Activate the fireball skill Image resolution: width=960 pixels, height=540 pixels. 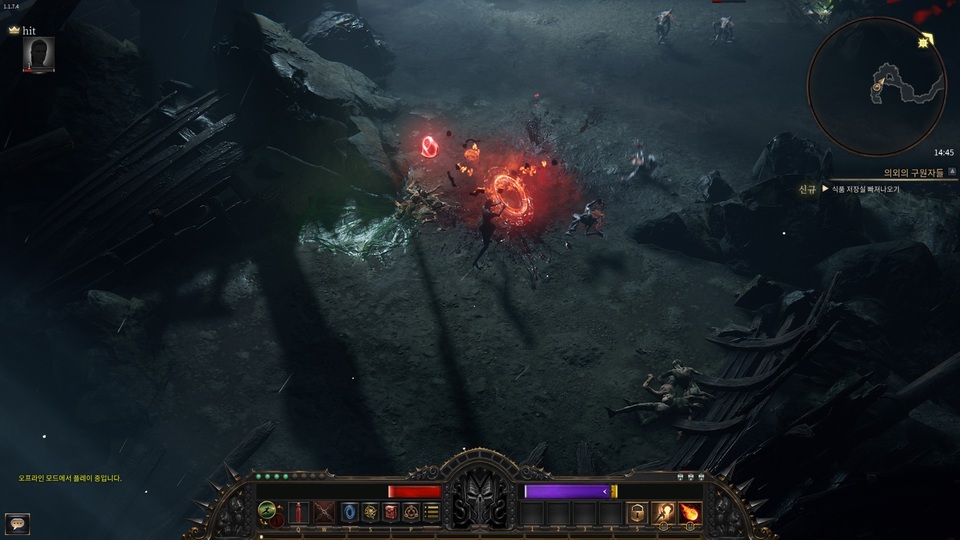coord(689,513)
